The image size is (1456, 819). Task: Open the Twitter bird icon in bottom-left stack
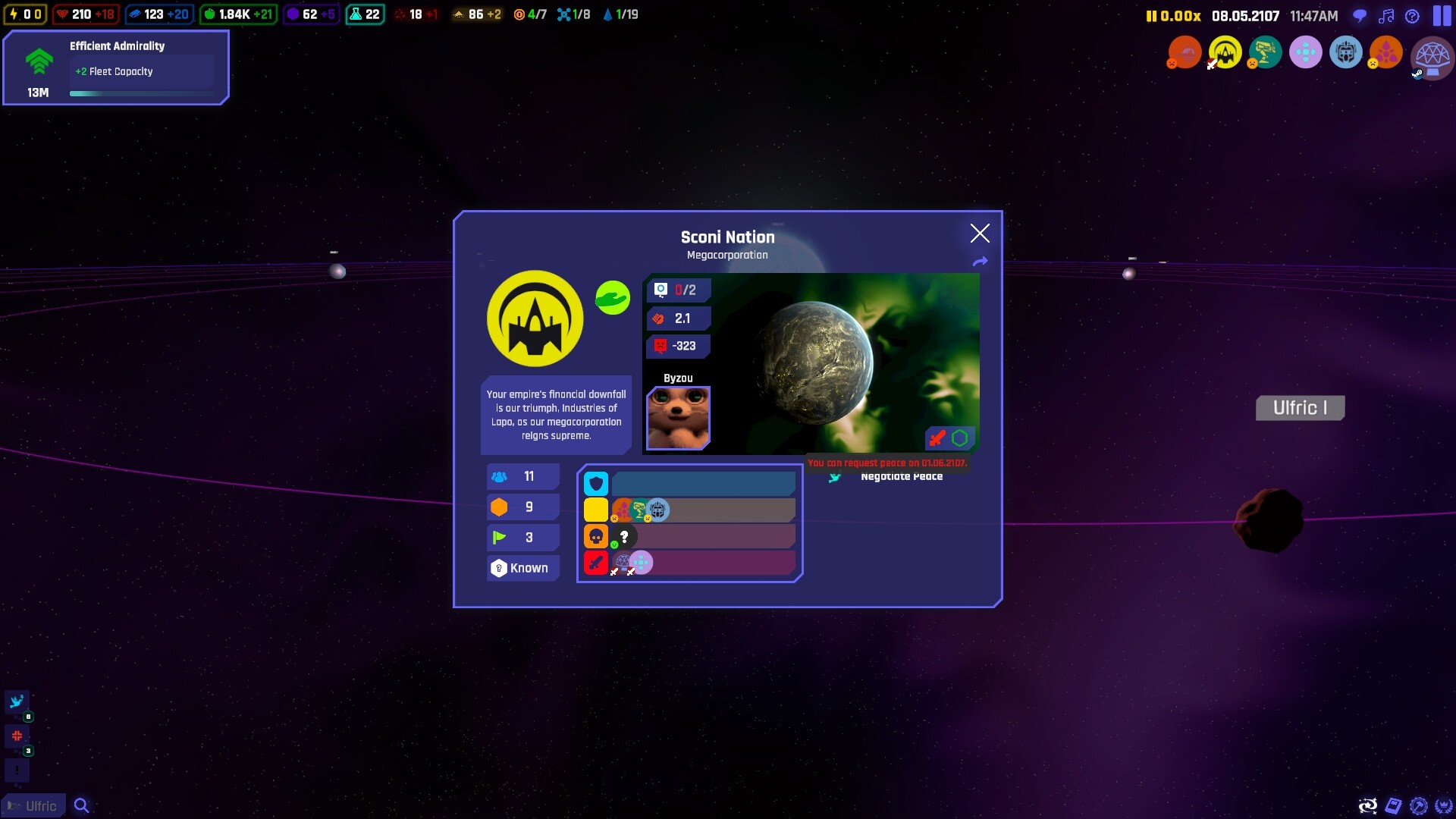tap(17, 701)
